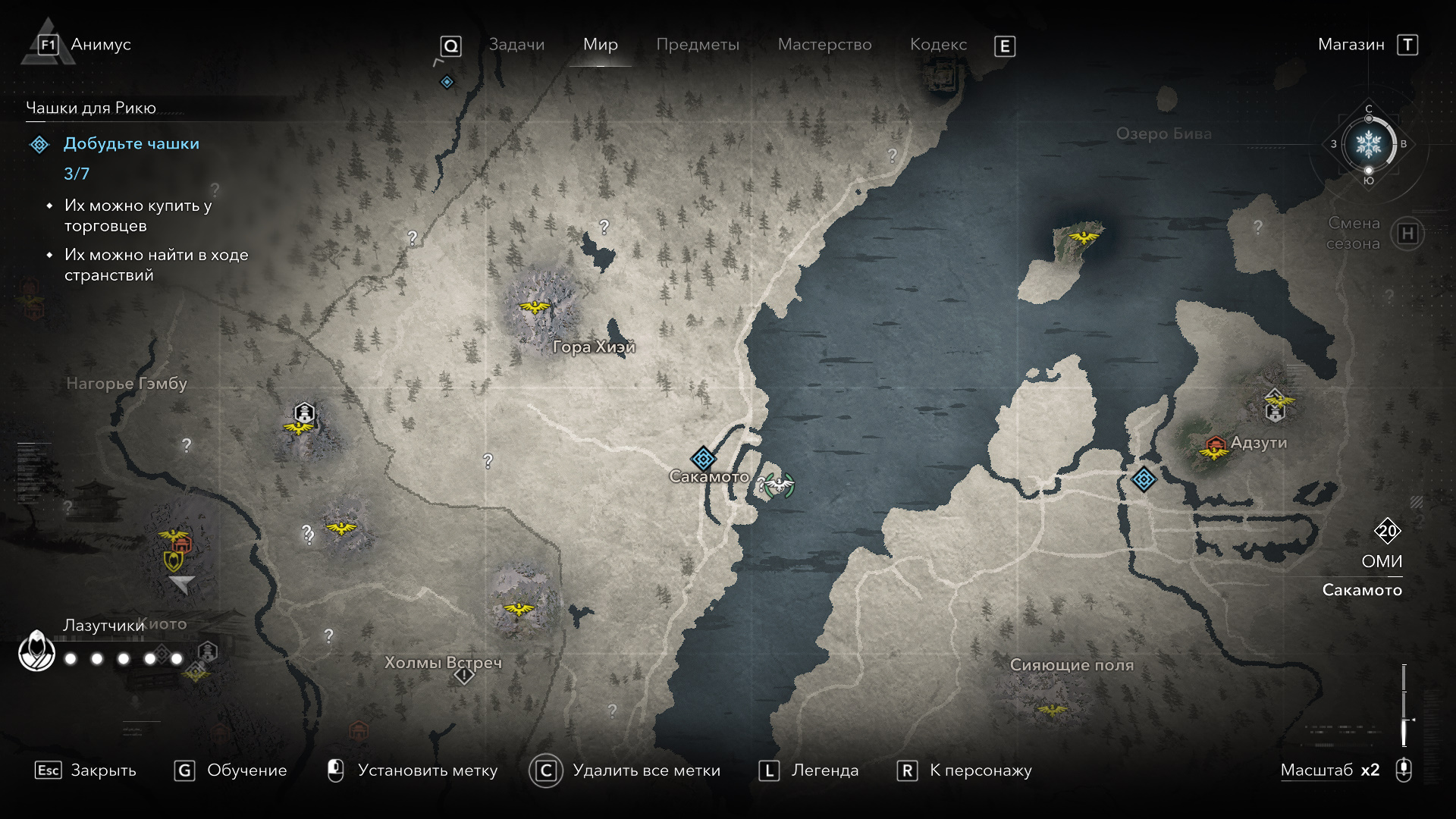Center map with К персонажу
This screenshot has height=819, width=1456.
981,770
